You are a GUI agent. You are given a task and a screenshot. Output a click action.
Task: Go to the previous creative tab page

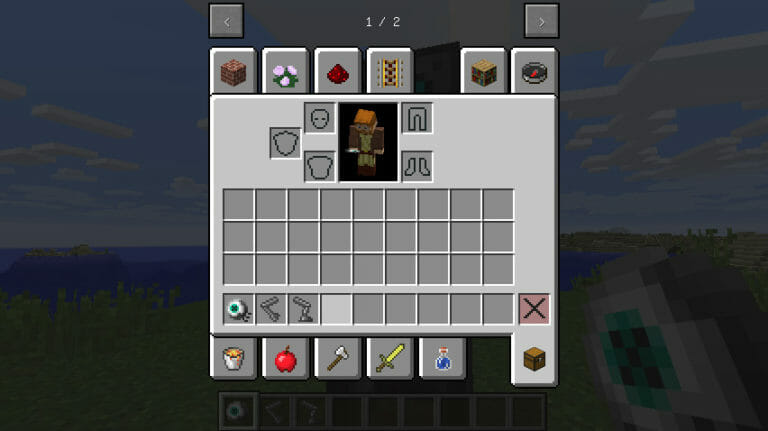pyautogui.click(x=227, y=21)
